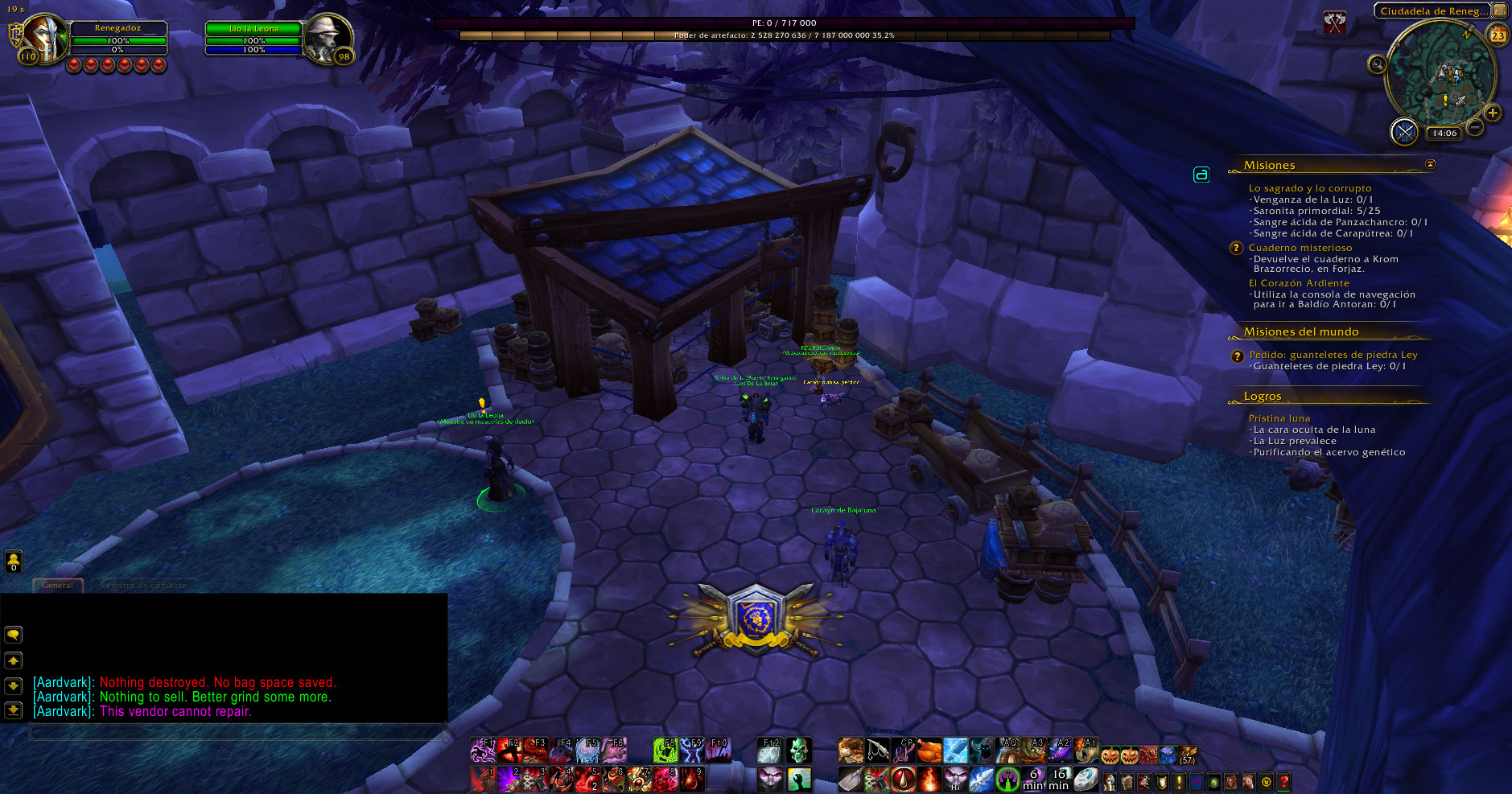This screenshot has height=794, width=1512.
Task: Zoom in the minimap with the plus button
Action: (1493, 113)
